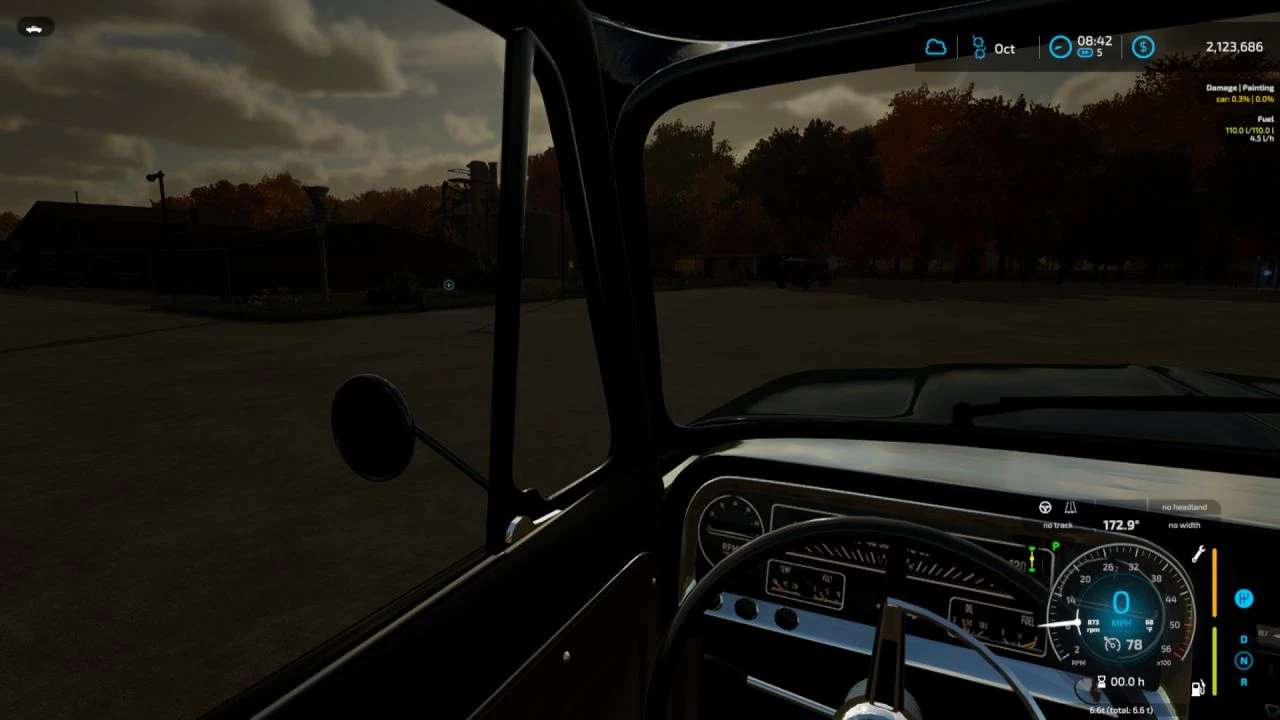Image resolution: width=1280 pixels, height=720 pixels.
Task: Select the blue clock icon
Action: point(1060,47)
